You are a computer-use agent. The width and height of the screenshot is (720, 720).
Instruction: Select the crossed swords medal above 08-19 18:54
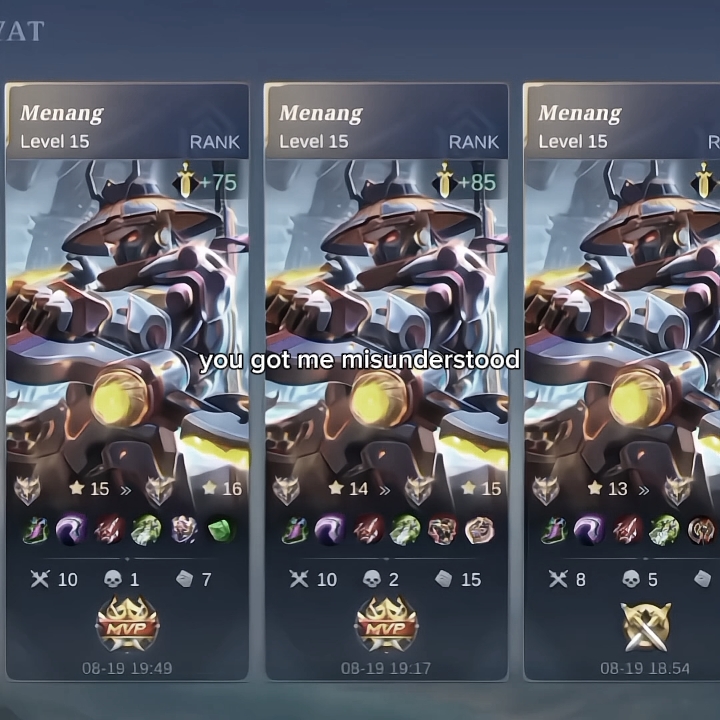(x=645, y=627)
